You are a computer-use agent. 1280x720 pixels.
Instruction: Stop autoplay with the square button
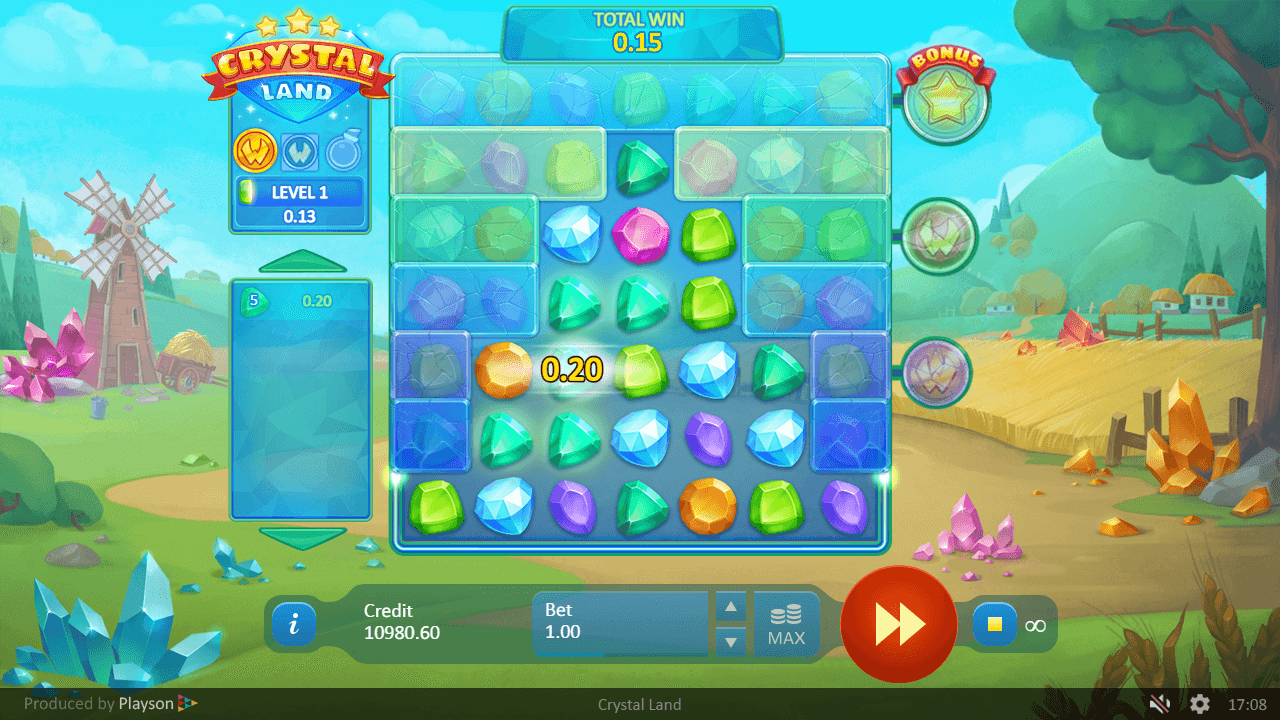click(994, 625)
